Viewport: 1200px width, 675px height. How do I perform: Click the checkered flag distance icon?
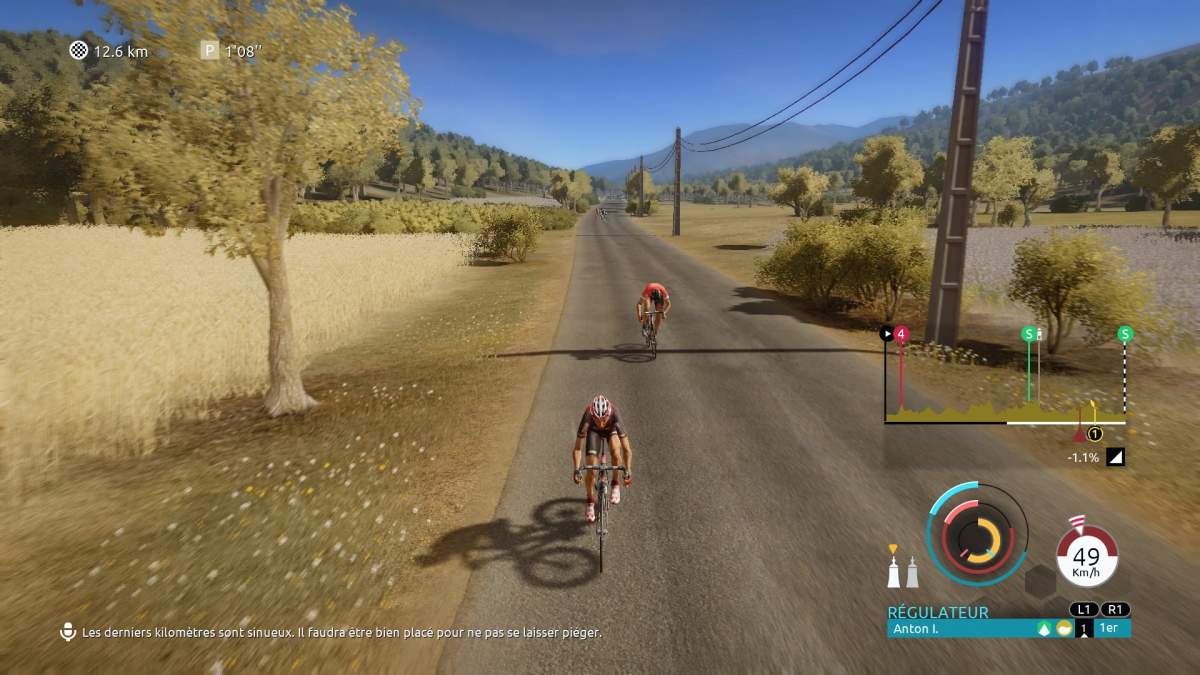(x=79, y=50)
